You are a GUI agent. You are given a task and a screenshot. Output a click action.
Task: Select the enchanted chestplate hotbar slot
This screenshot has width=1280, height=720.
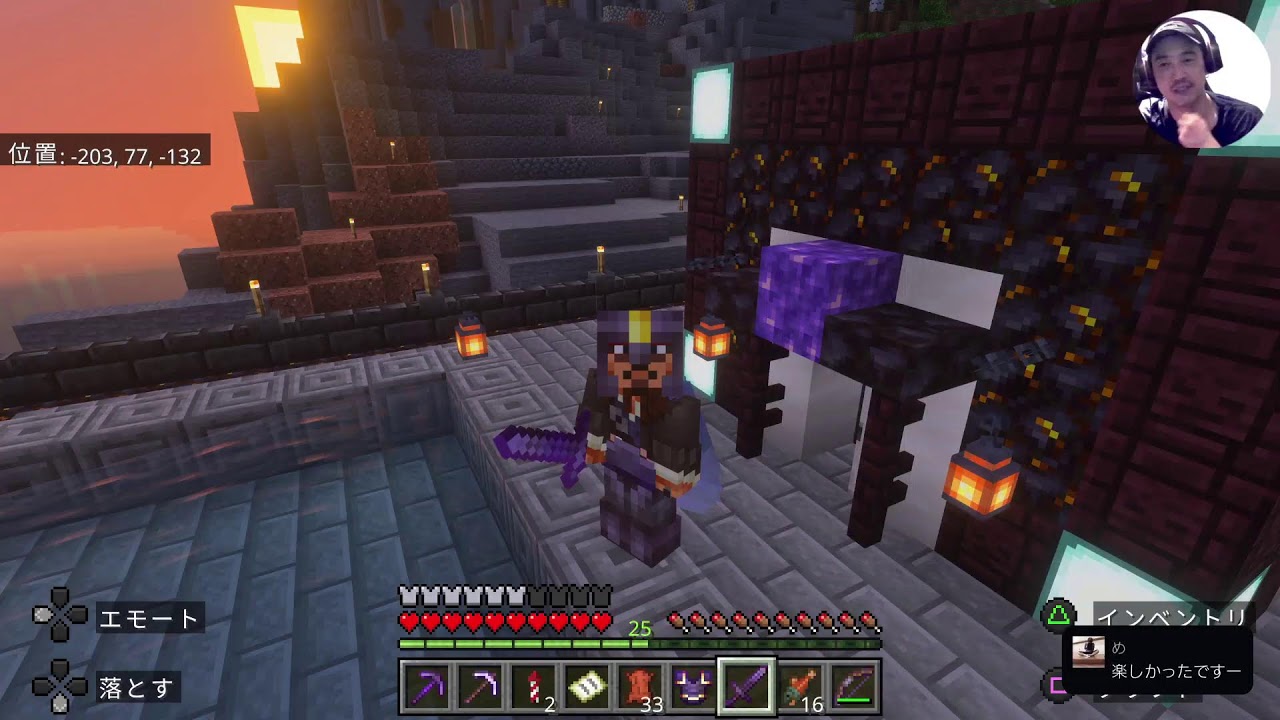pos(693,688)
